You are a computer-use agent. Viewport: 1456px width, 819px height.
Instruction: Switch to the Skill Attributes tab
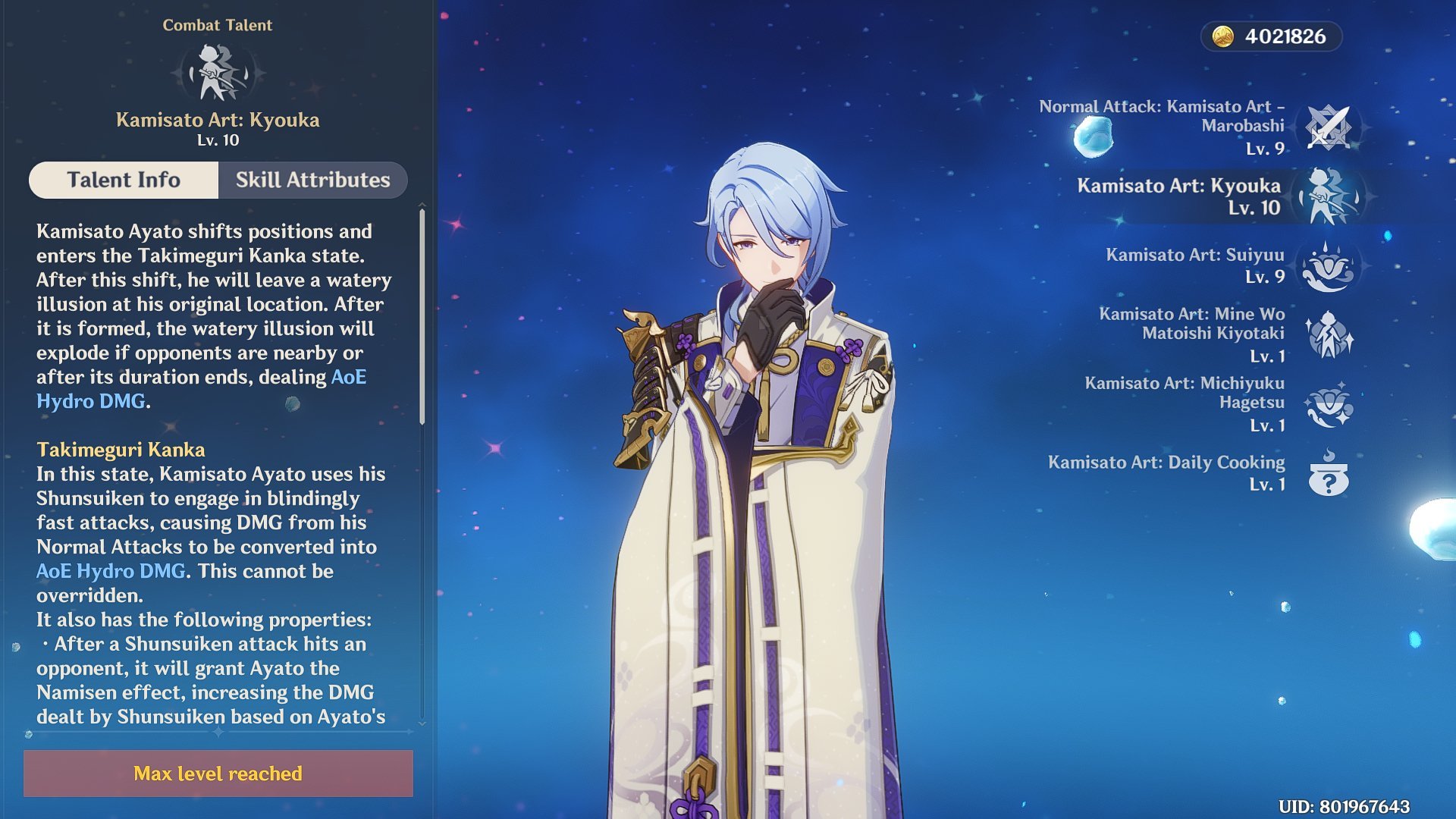(x=312, y=180)
